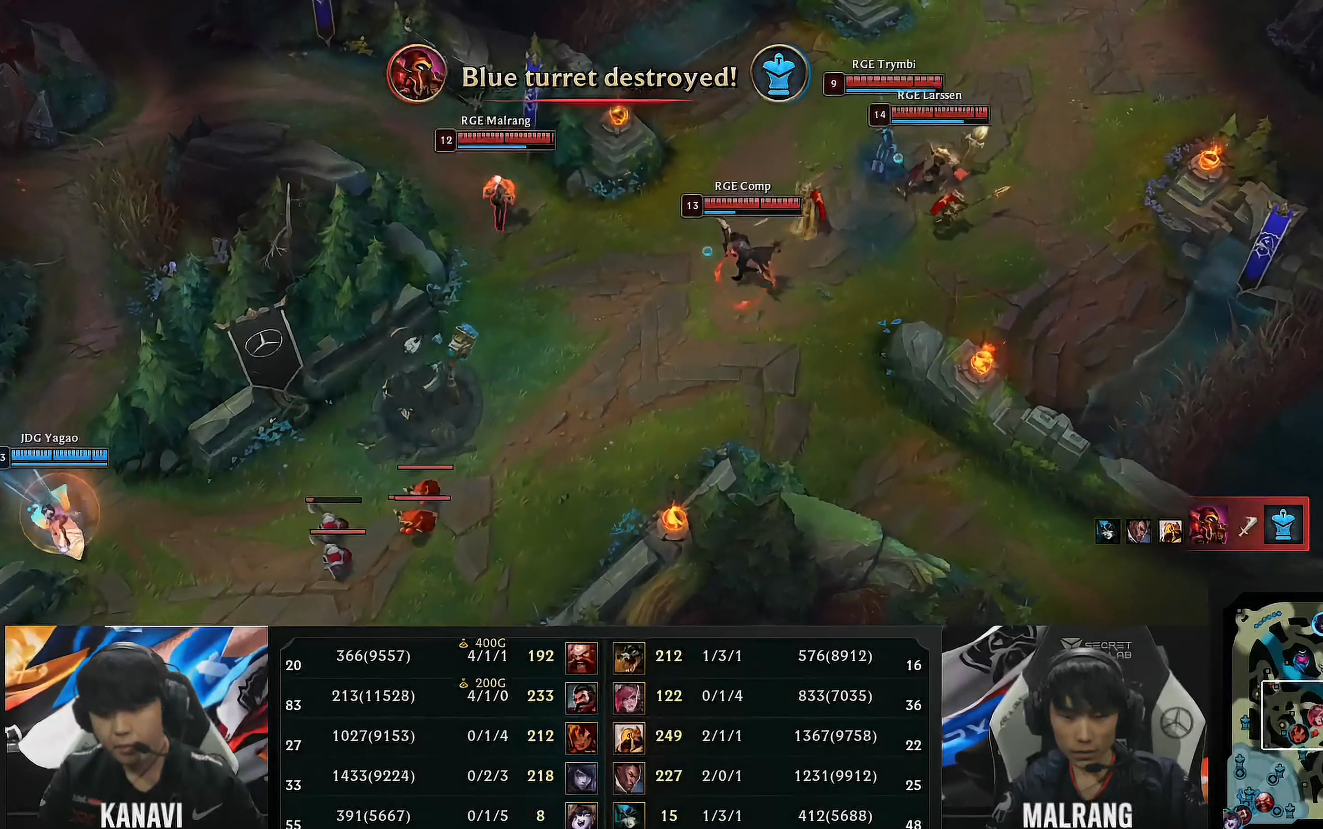The width and height of the screenshot is (1323, 829).
Task: Select Azir portrait in the scoreboard row
Action: tap(629, 736)
